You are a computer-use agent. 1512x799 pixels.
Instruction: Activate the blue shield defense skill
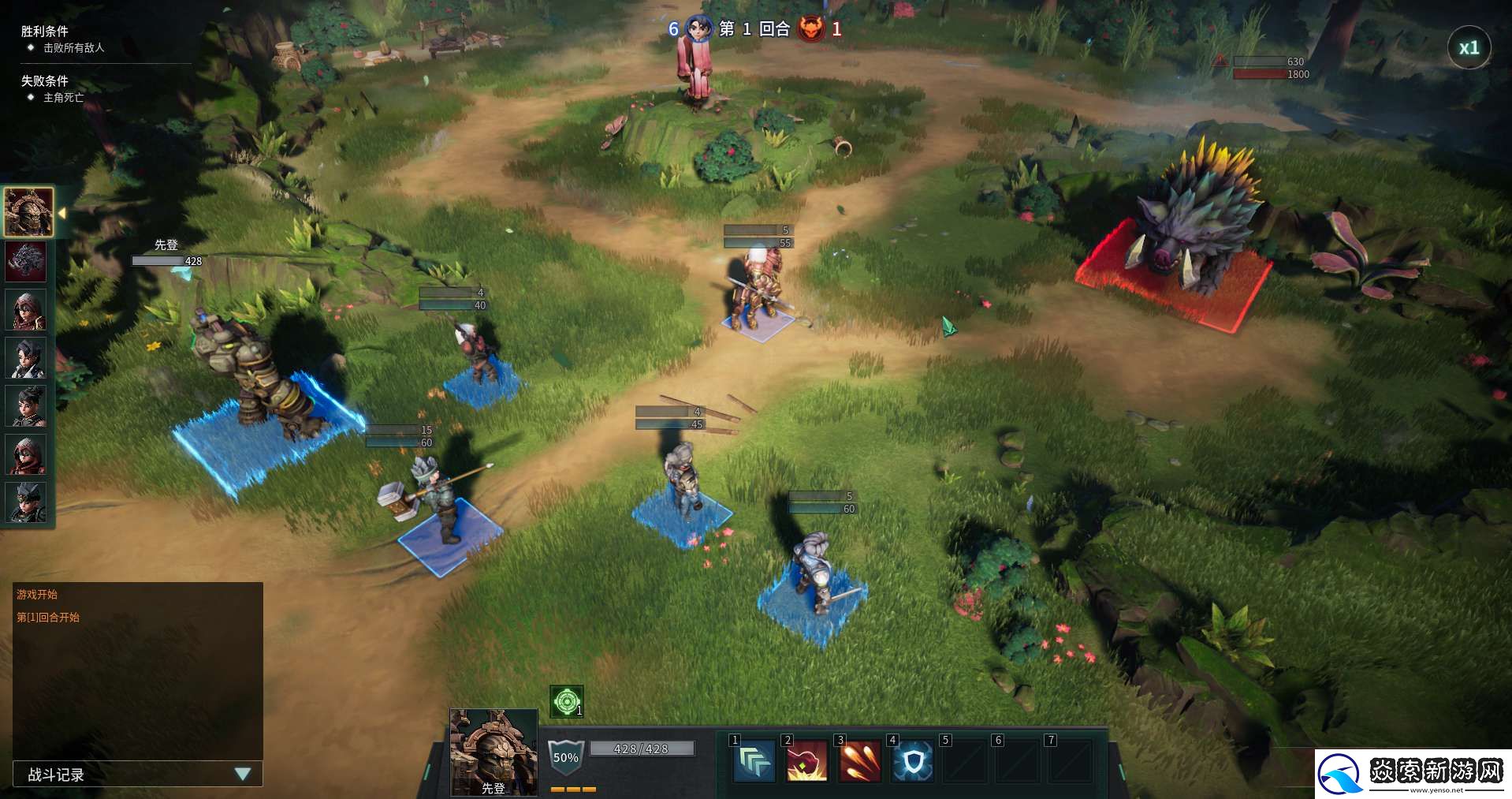point(913,761)
